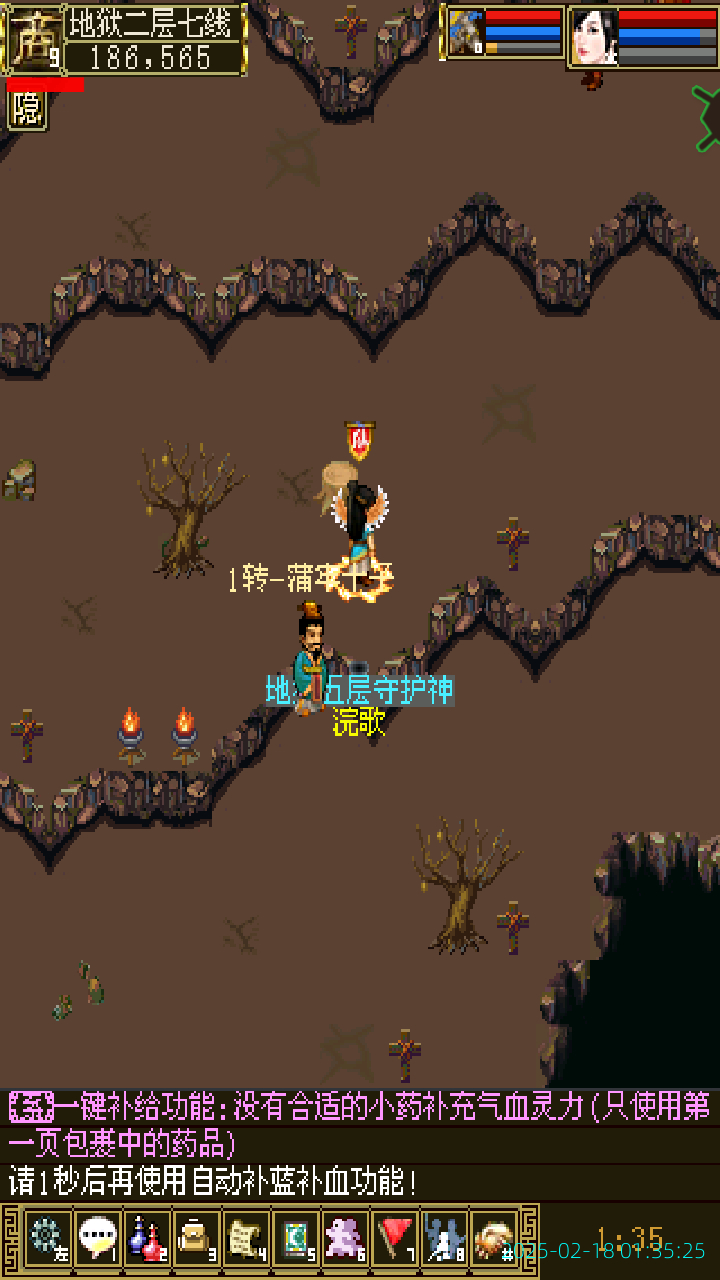Select the green card icon
720x1280 pixels.
pos(296,1240)
